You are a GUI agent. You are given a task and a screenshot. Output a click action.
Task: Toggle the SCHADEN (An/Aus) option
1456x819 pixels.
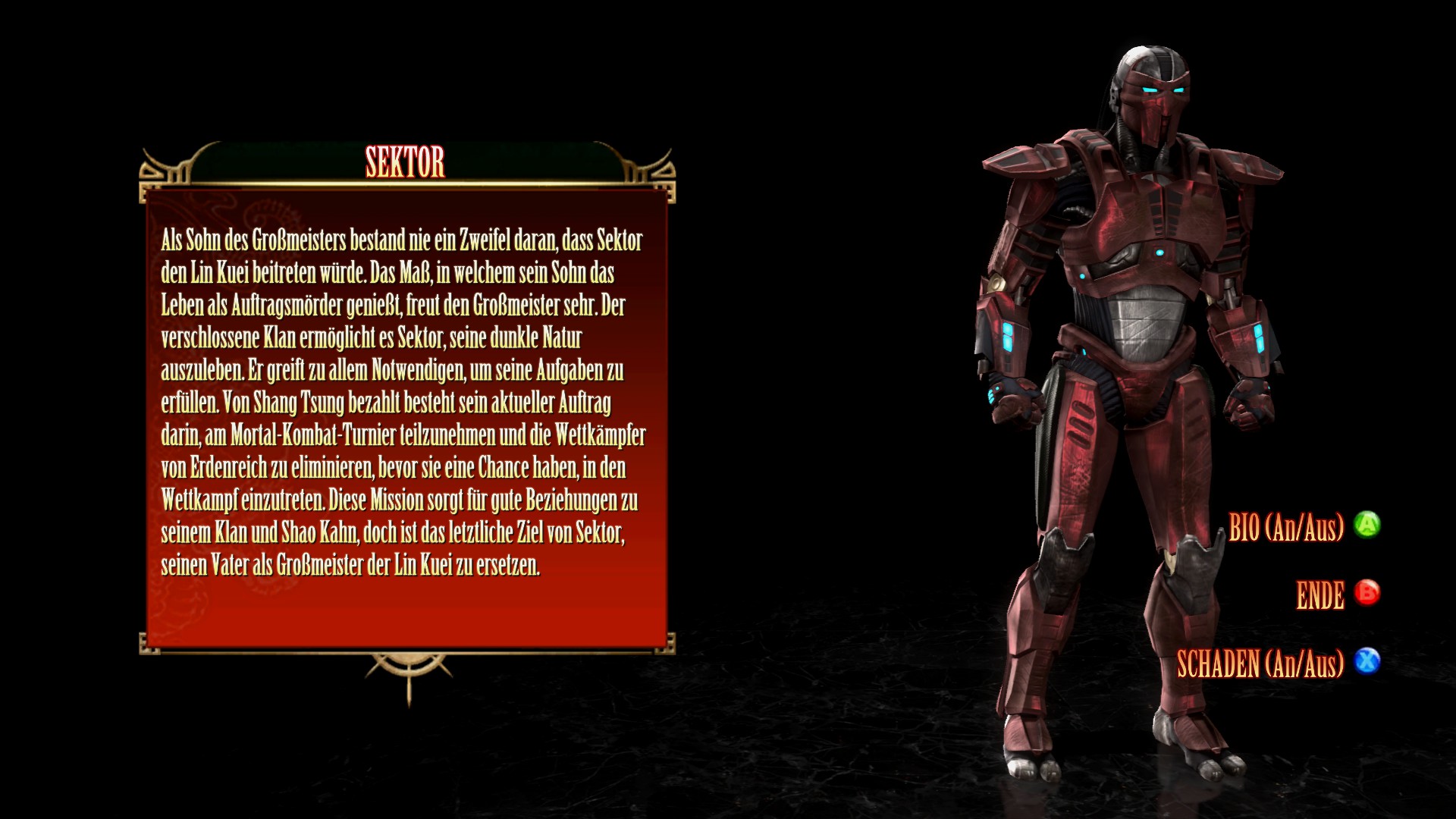coord(1260,664)
